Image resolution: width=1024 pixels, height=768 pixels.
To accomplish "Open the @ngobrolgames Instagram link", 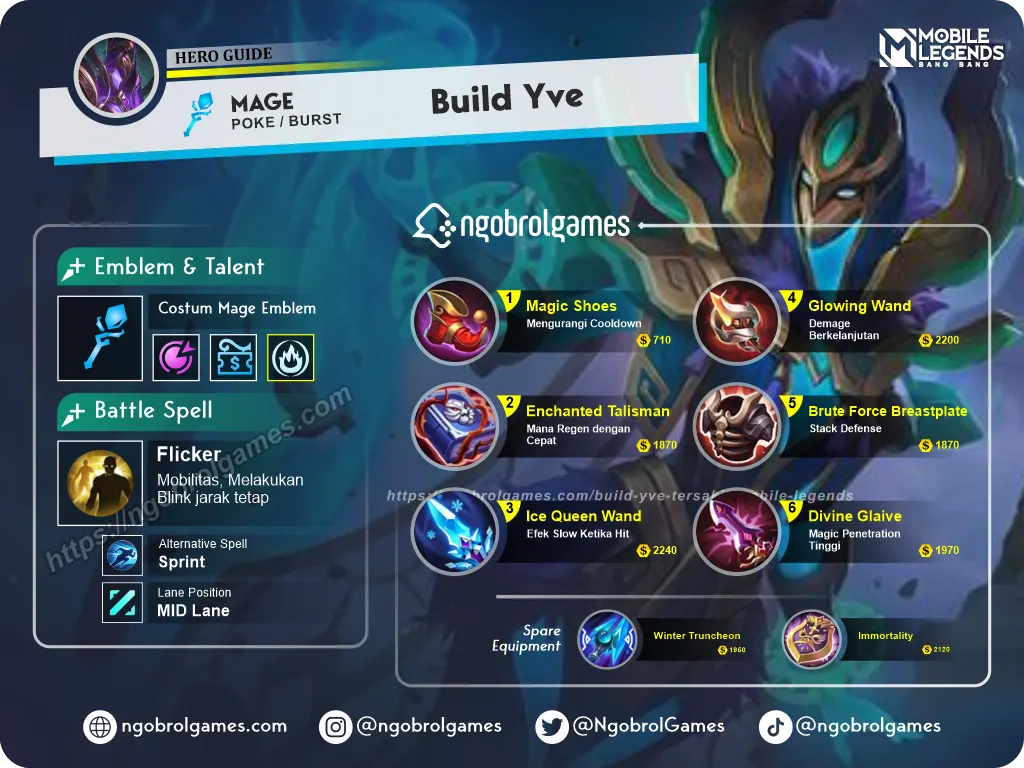I will (412, 727).
